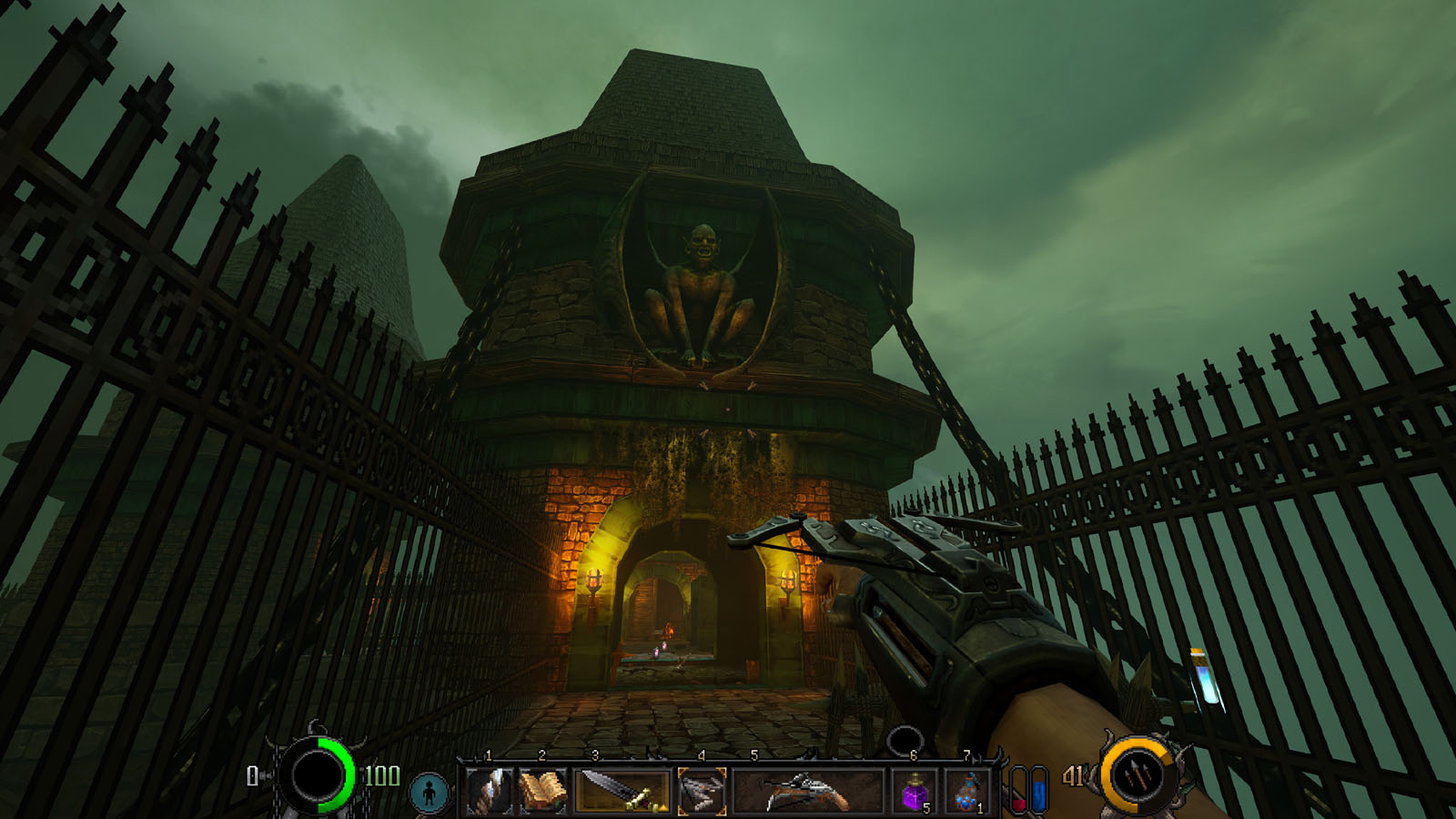Select the highlighted wrist crossbow slot
Image resolution: width=1456 pixels, height=819 pixels.
point(702,790)
